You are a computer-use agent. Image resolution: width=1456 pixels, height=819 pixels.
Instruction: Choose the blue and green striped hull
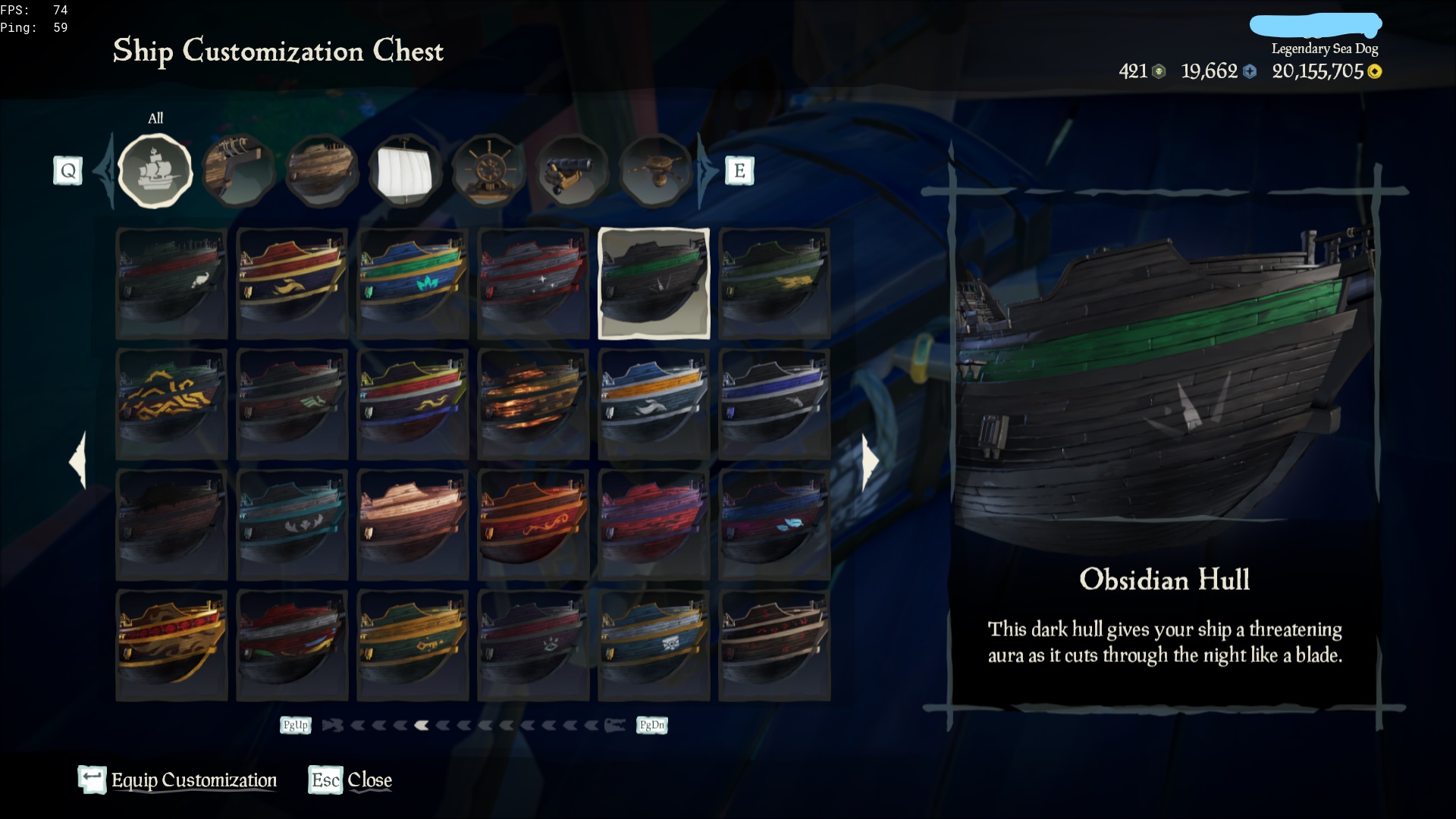click(413, 284)
